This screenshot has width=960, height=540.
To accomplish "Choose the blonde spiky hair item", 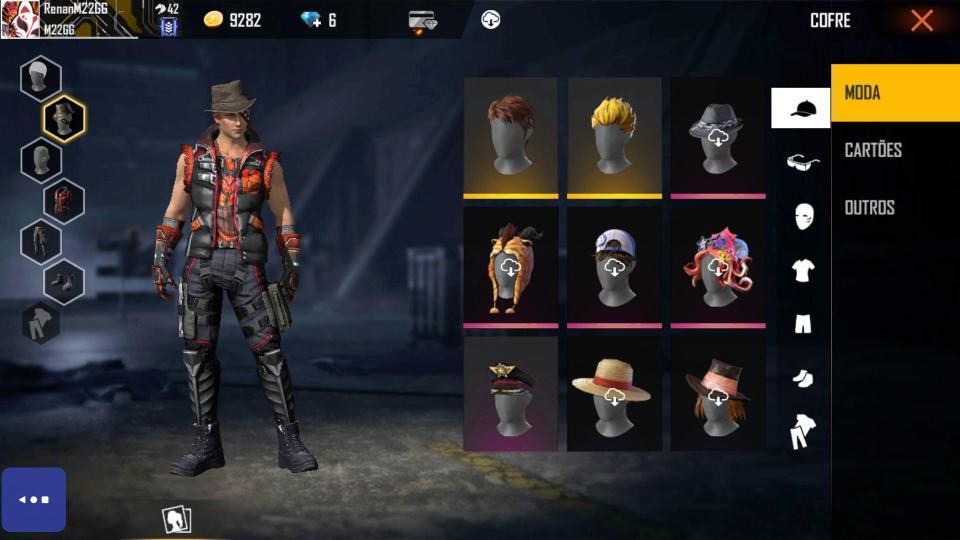I will point(614,136).
